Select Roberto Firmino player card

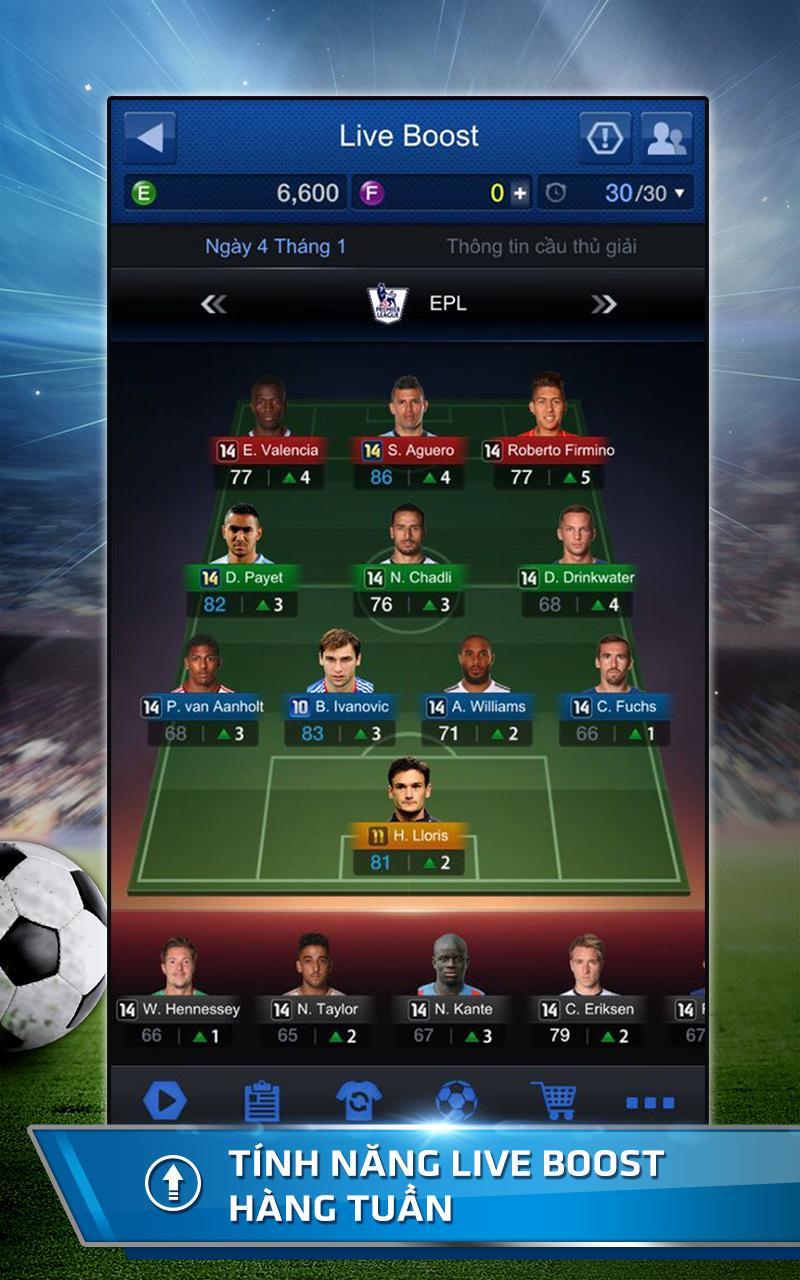(x=548, y=432)
